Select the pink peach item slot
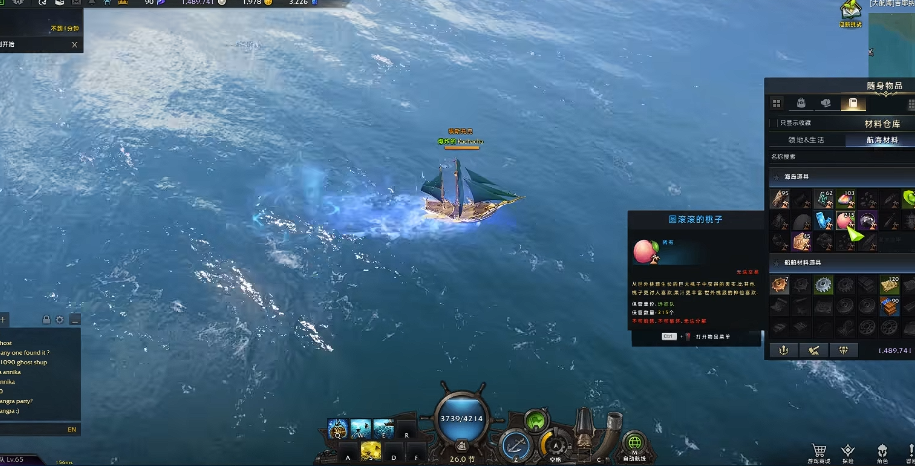 pos(846,220)
